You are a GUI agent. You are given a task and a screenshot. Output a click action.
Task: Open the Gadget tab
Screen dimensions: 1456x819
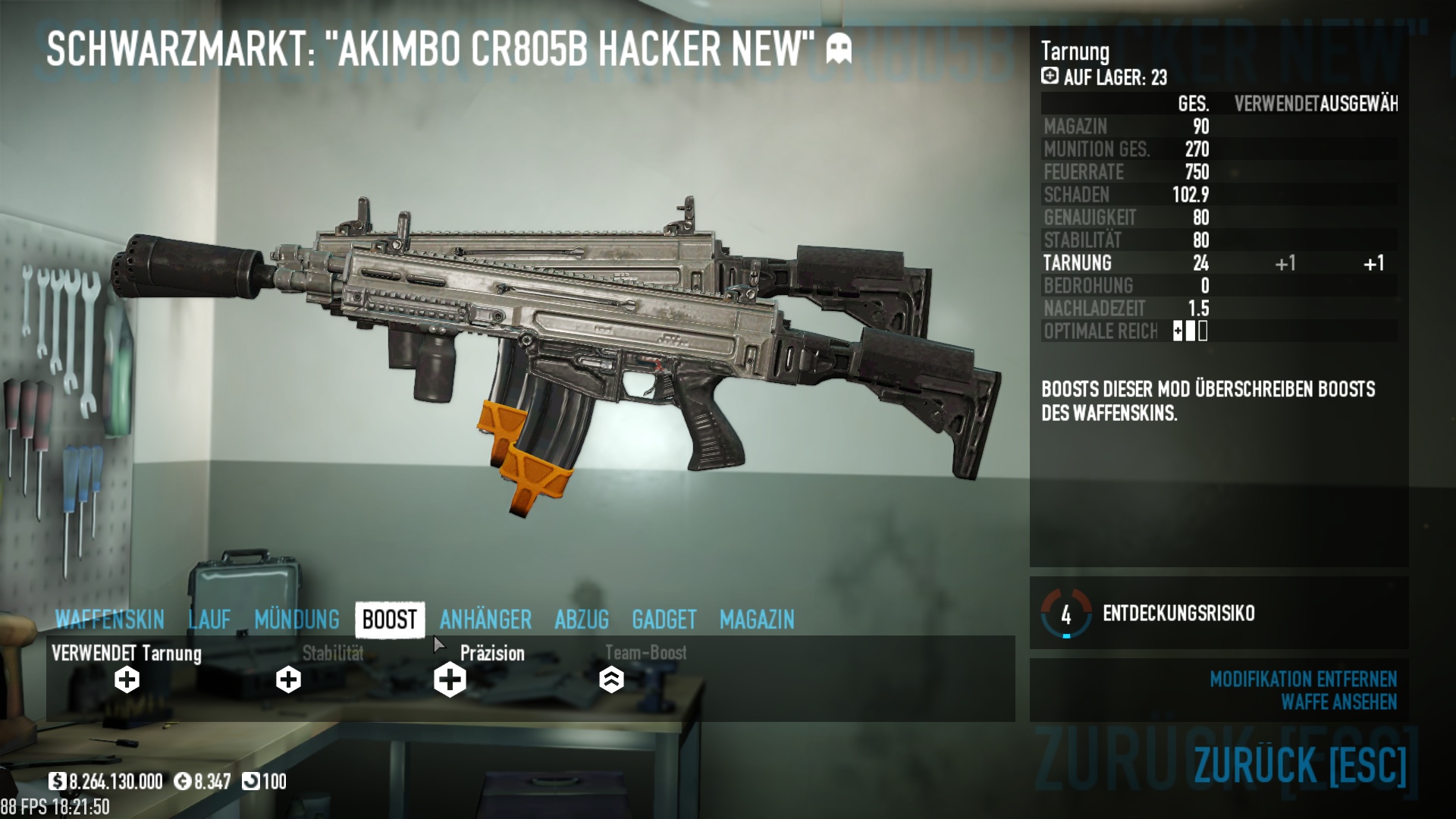(x=664, y=620)
